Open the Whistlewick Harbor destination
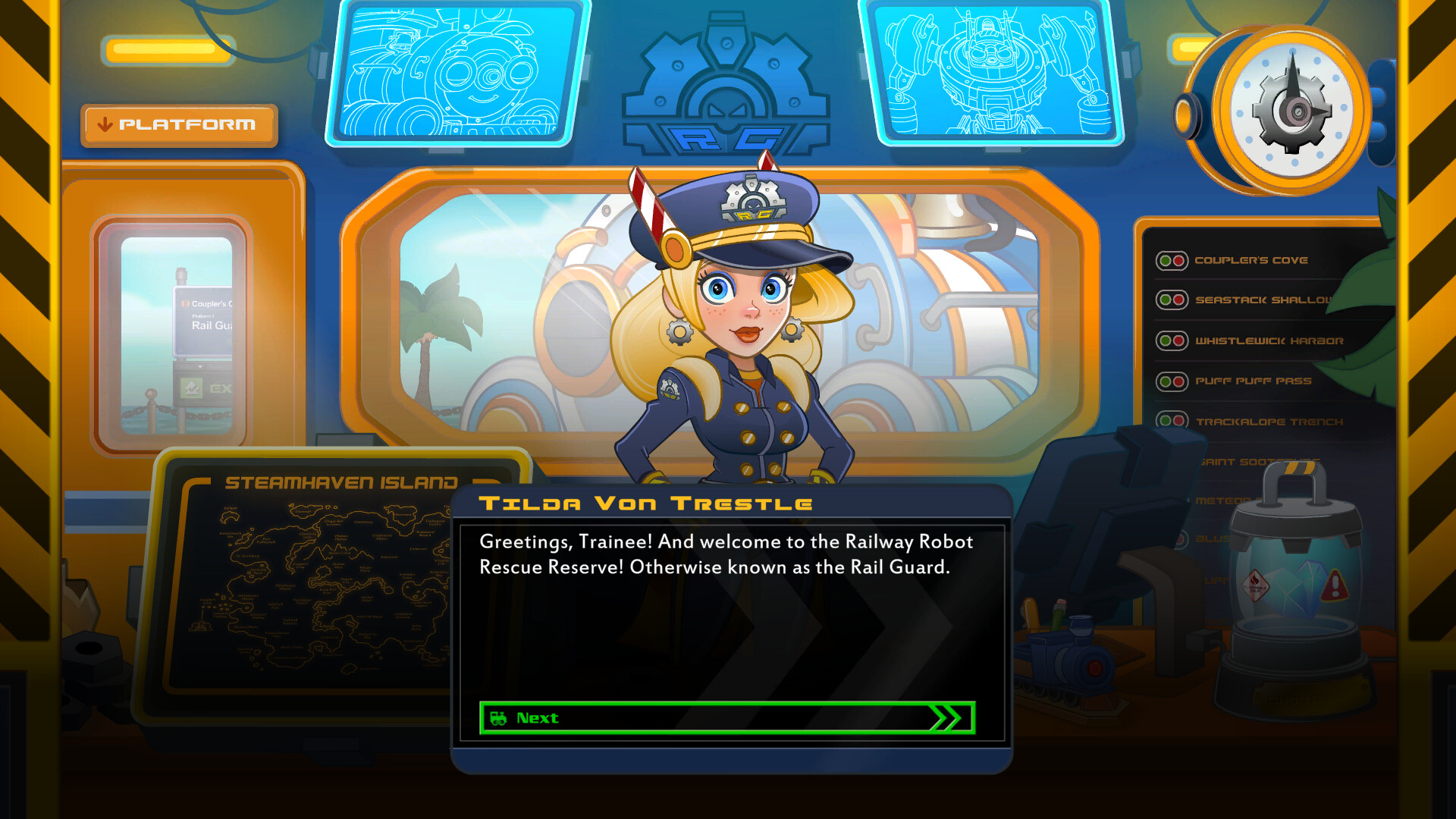 point(1261,340)
